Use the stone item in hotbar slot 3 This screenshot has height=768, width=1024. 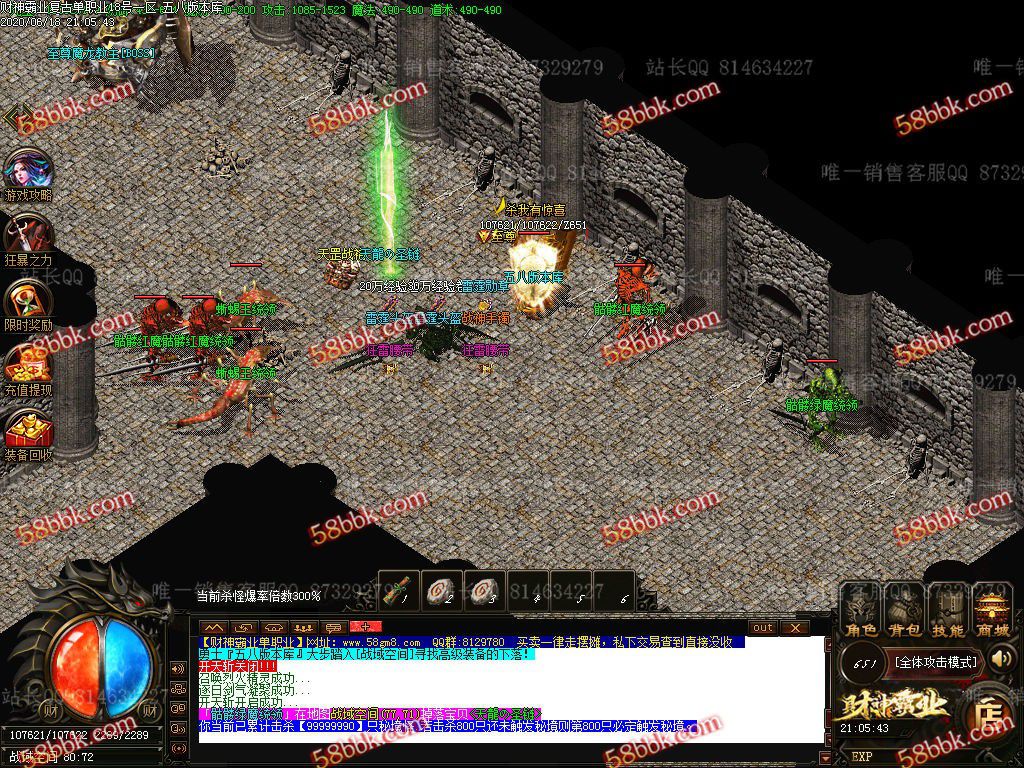click(486, 588)
